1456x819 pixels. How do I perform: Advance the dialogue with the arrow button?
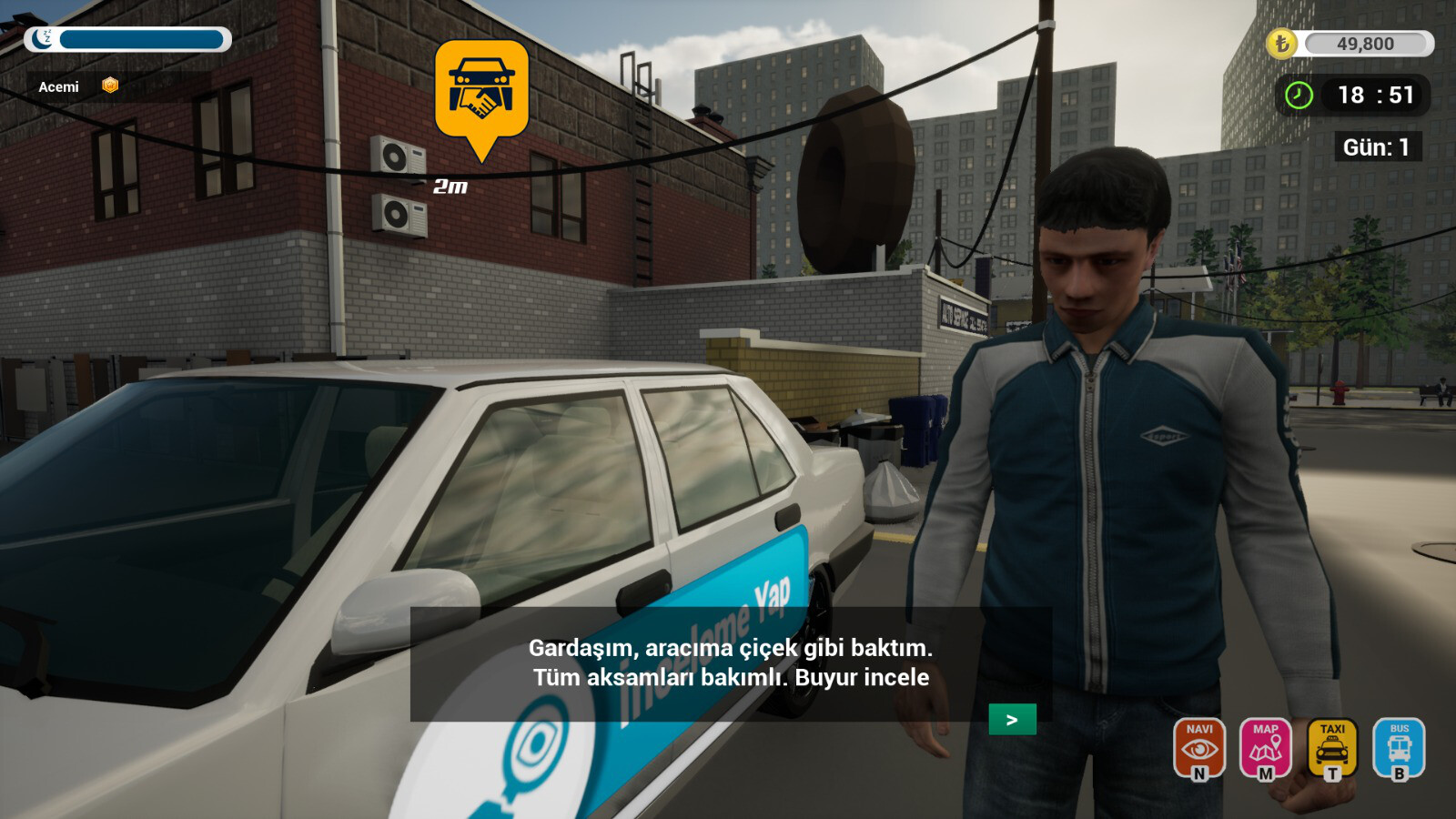click(x=1013, y=719)
